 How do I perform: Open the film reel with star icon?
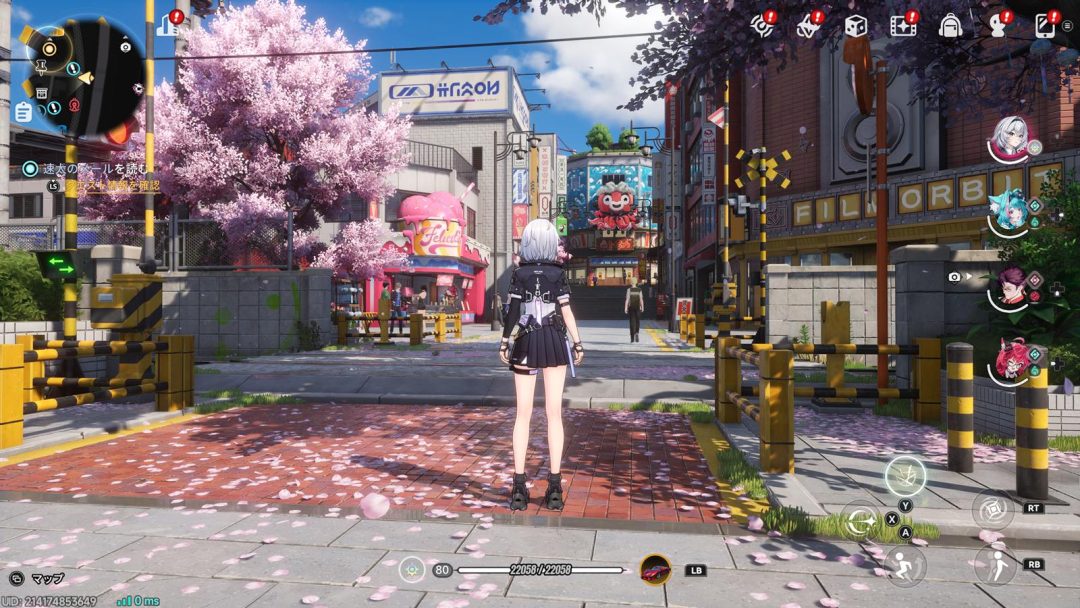point(902,26)
